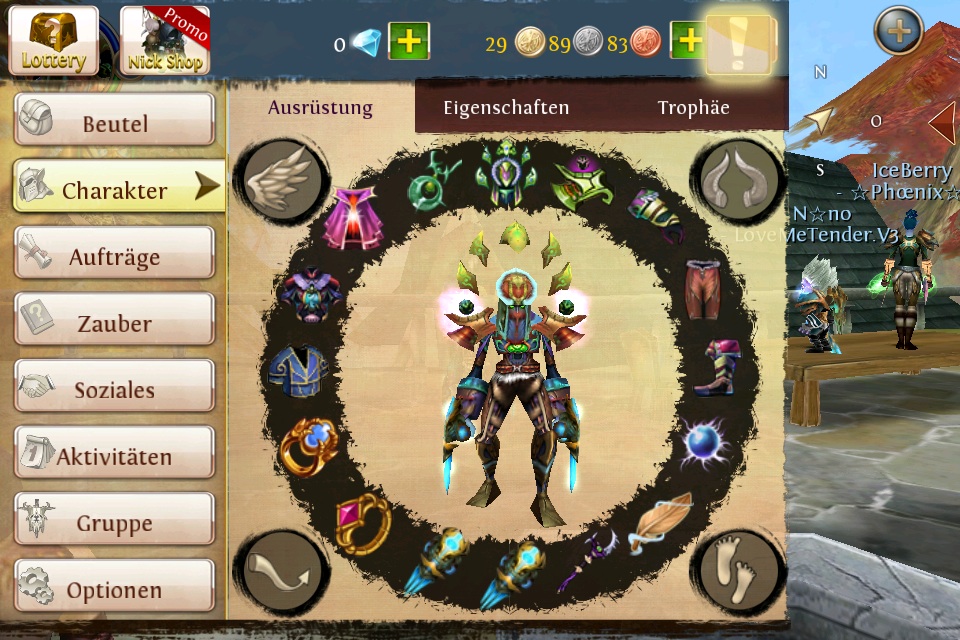Open the Zauber spell menu
This screenshot has width=960, height=640.
pyautogui.click(x=114, y=323)
